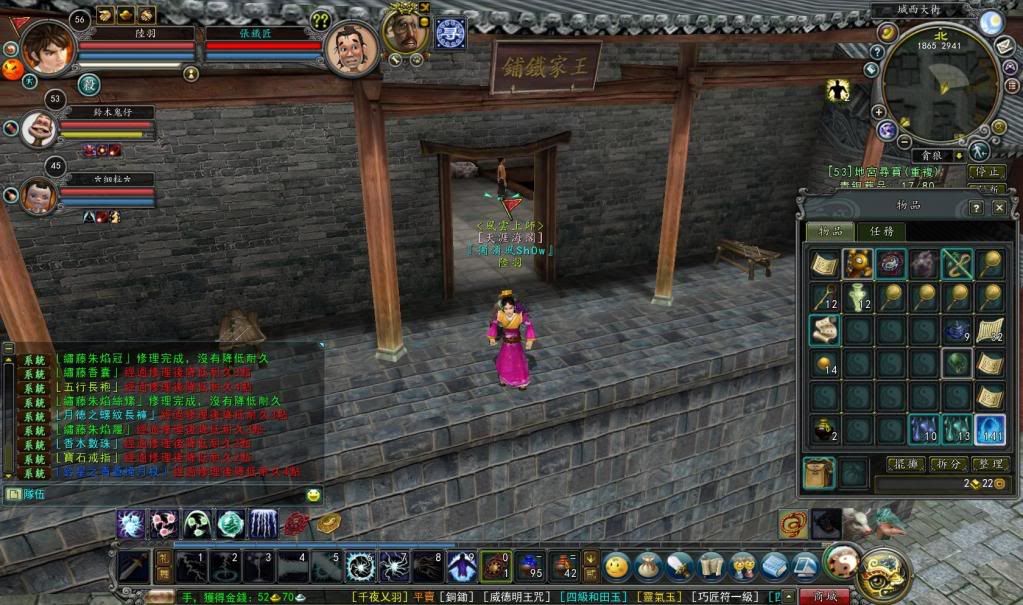Select the 物品 tab in the inventory
This screenshot has width=1023, height=605.
click(x=831, y=231)
